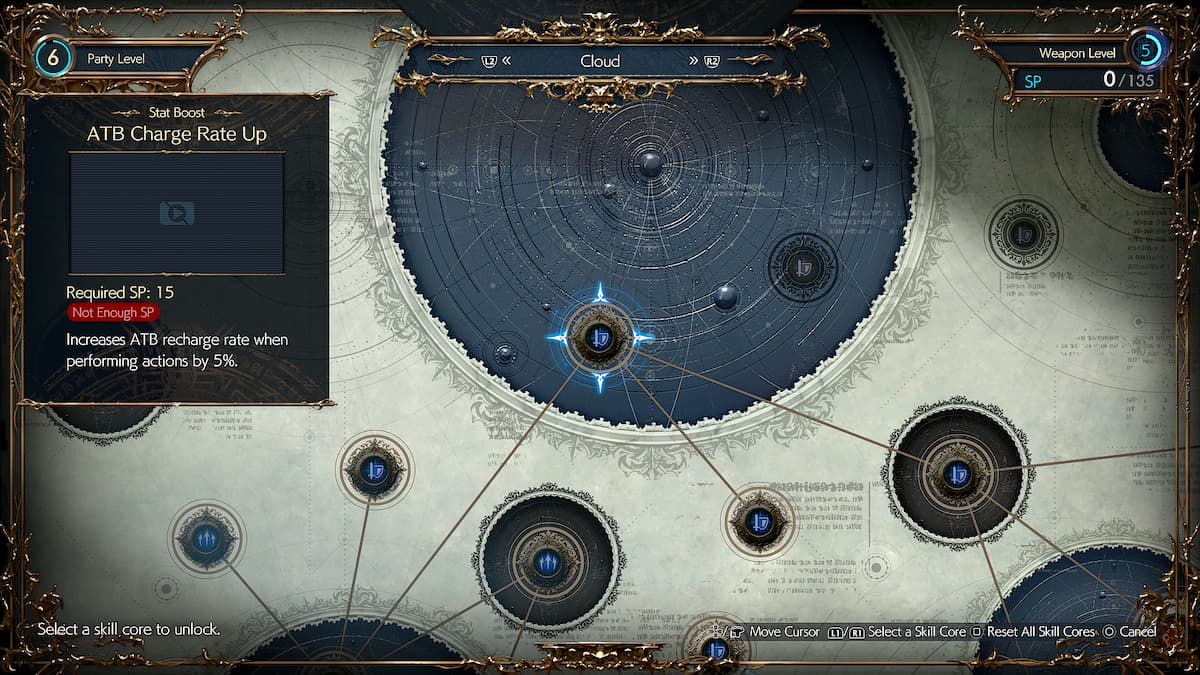The width and height of the screenshot is (1200, 675).
Task: Pick the triple-arrow skill core inside the dark disc
Action: [x=547, y=562]
